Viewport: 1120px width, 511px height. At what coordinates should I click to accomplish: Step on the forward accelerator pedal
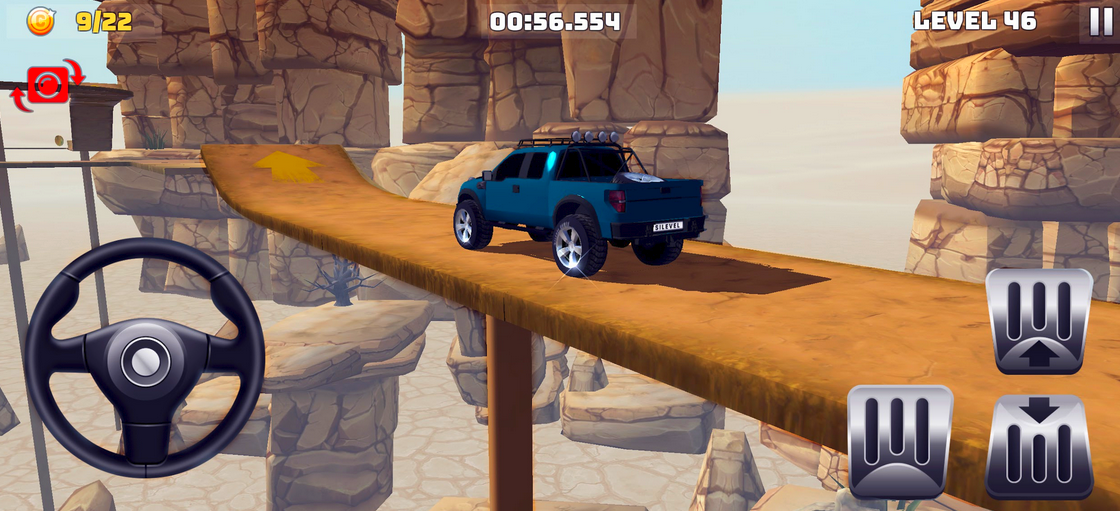pyautogui.click(x=1038, y=320)
